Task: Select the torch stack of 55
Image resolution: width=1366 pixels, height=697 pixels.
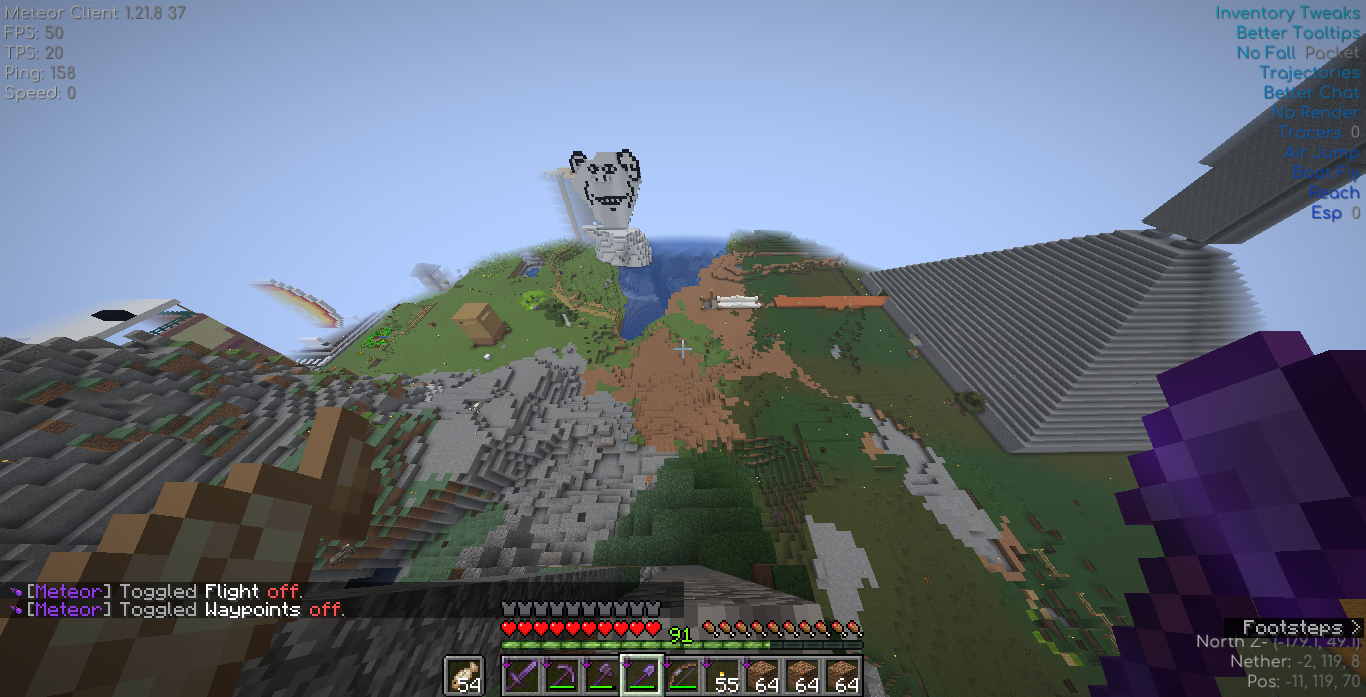Action: tap(722, 676)
